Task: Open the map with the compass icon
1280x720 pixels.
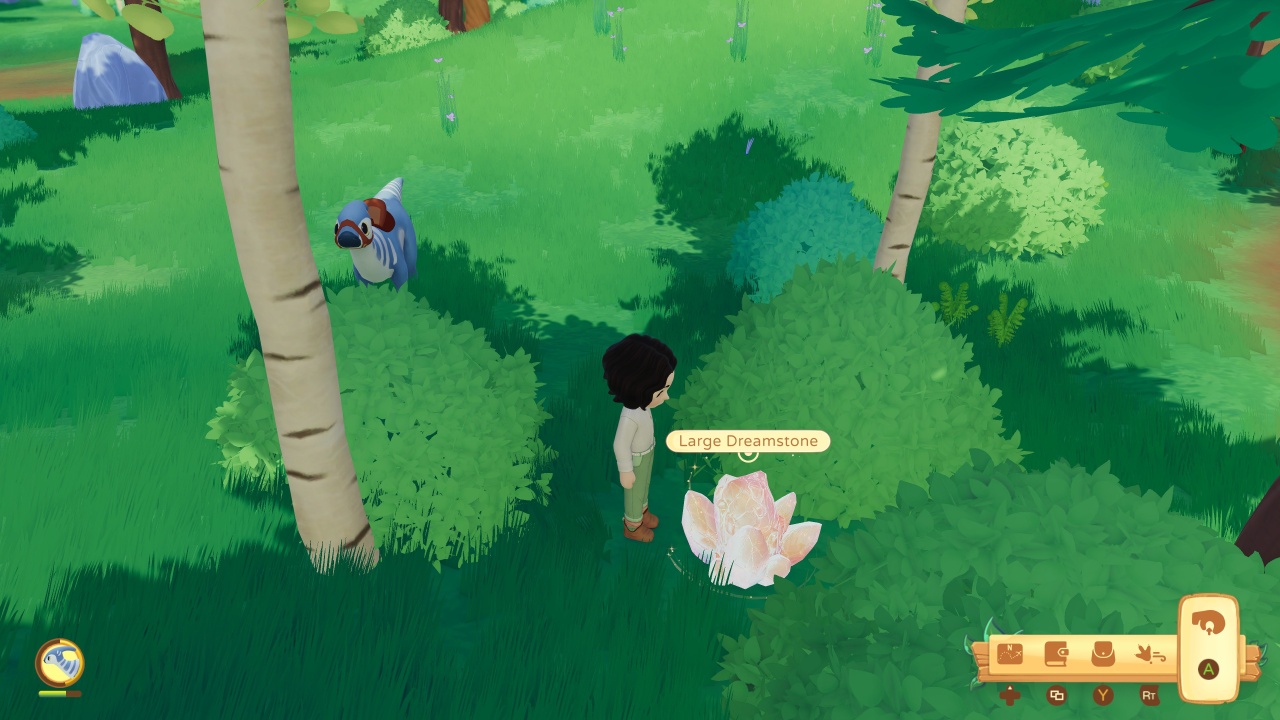Action: 1009,653
